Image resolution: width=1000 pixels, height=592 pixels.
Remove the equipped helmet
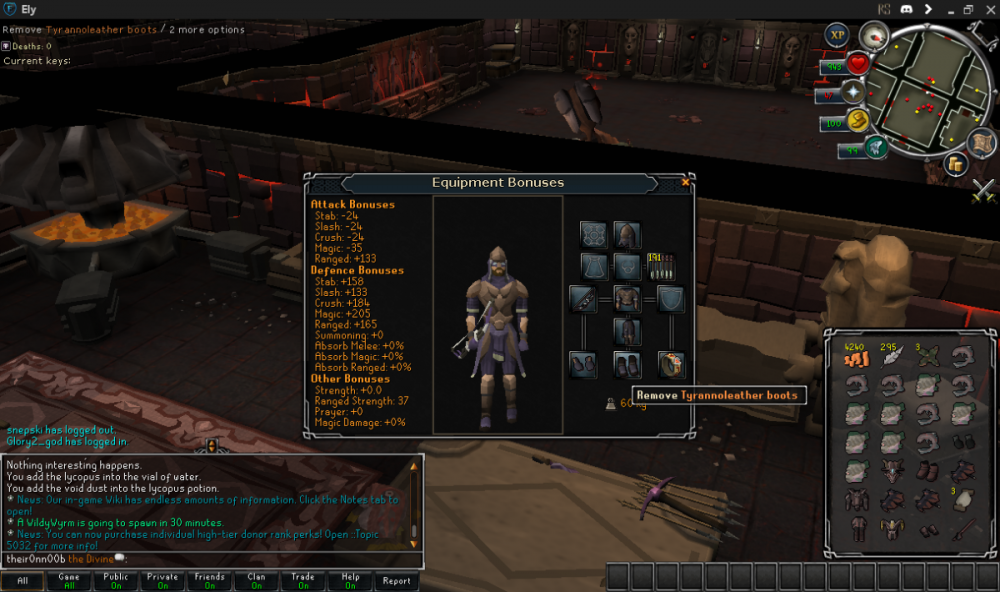point(627,235)
